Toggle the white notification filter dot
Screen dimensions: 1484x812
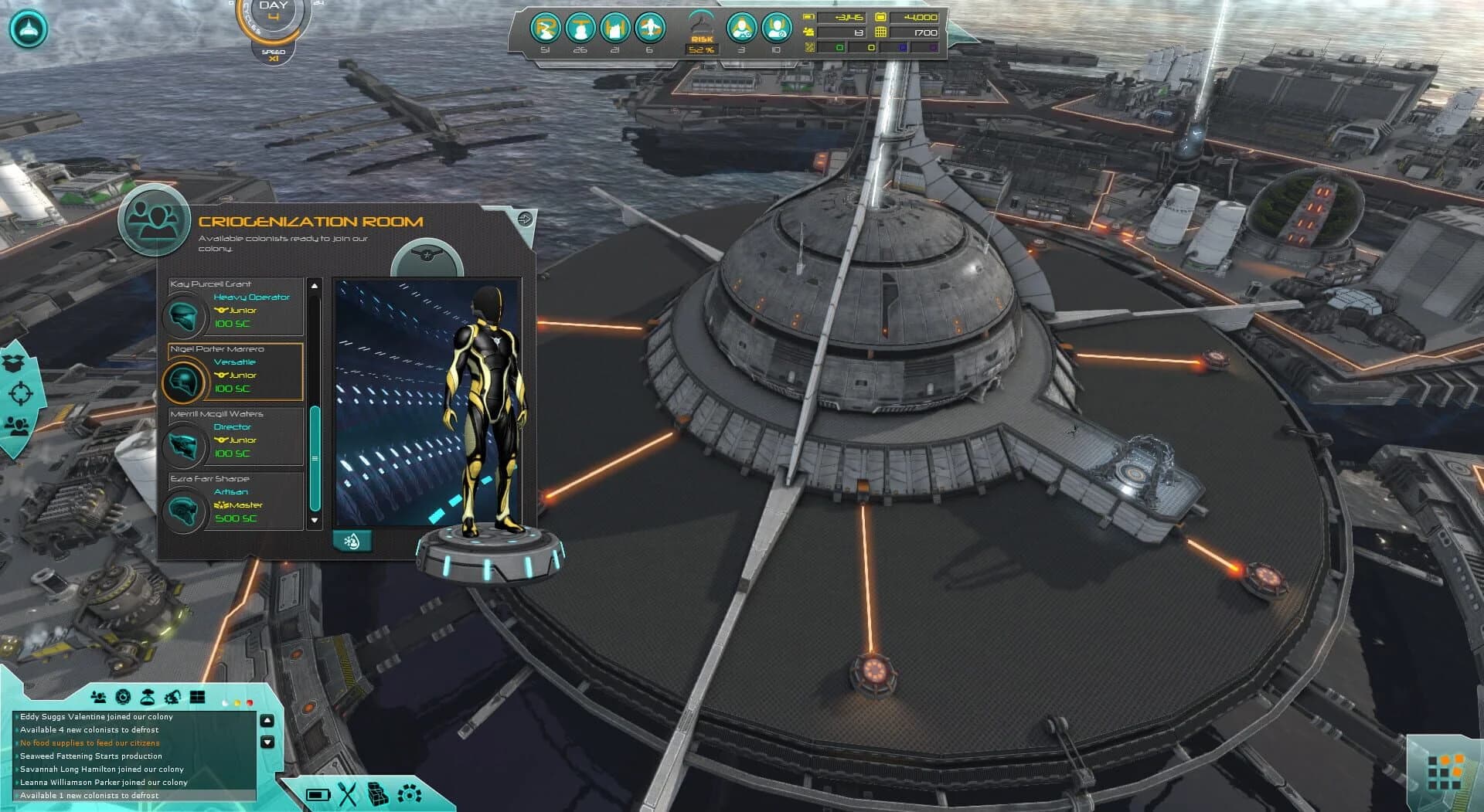[226, 703]
